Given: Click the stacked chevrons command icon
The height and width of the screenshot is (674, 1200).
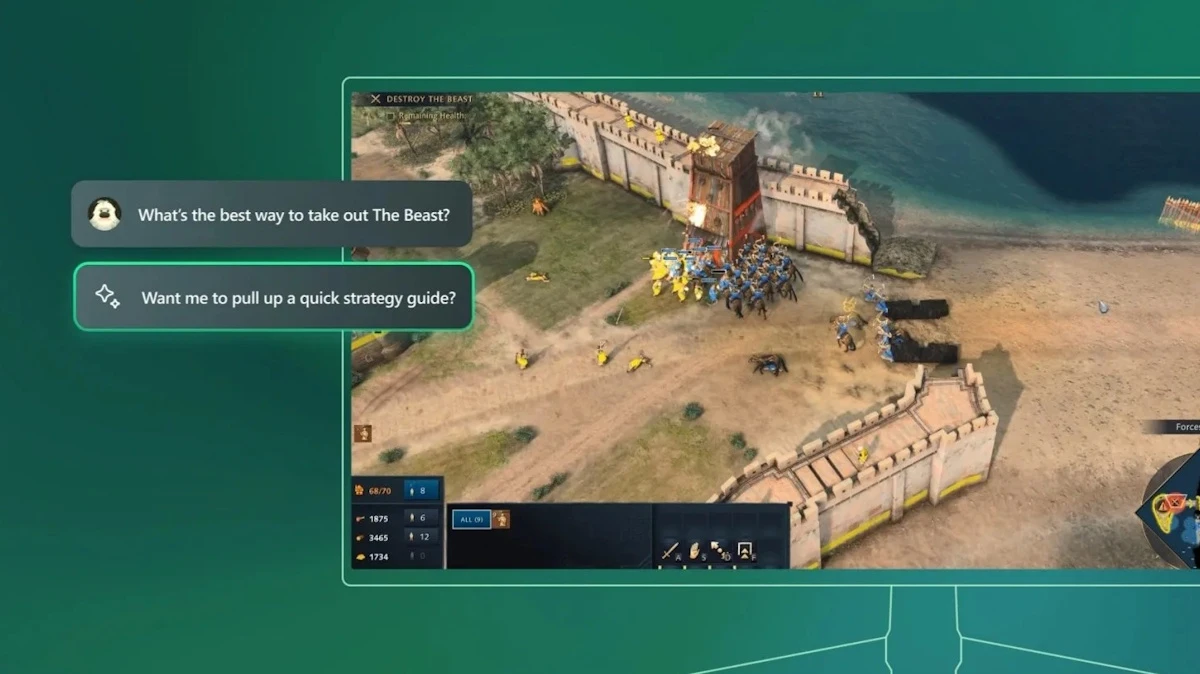Looking at the screenshot, I should point(745,551).
